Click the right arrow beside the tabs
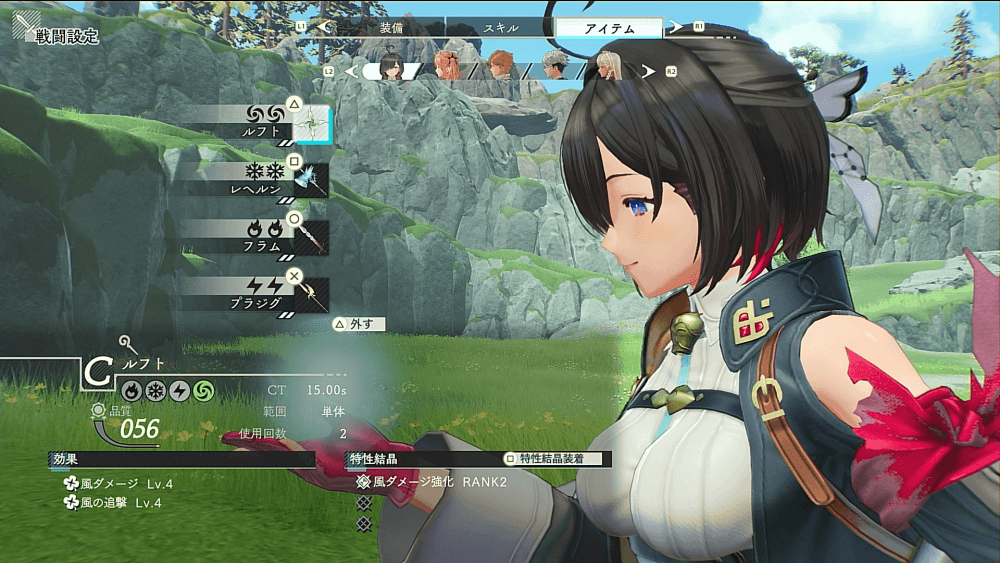This screenshot has width=1000, height=563. coord(676,27)
